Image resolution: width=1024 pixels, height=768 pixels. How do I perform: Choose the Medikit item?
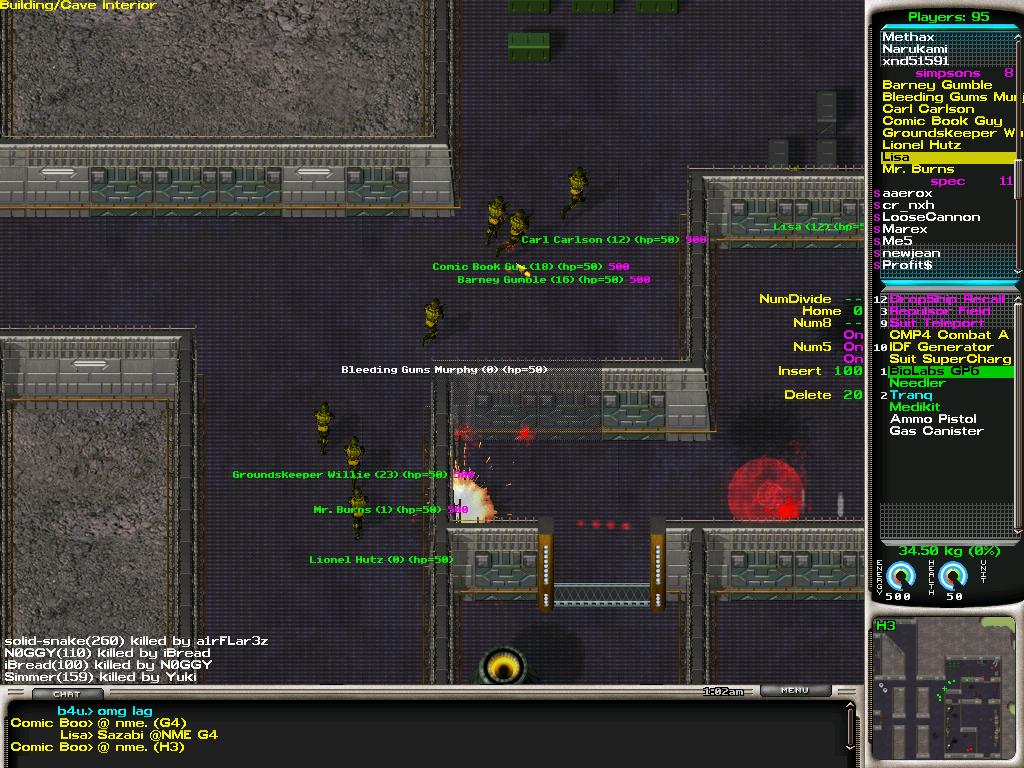pyautogui.click(x=914, y=407)
